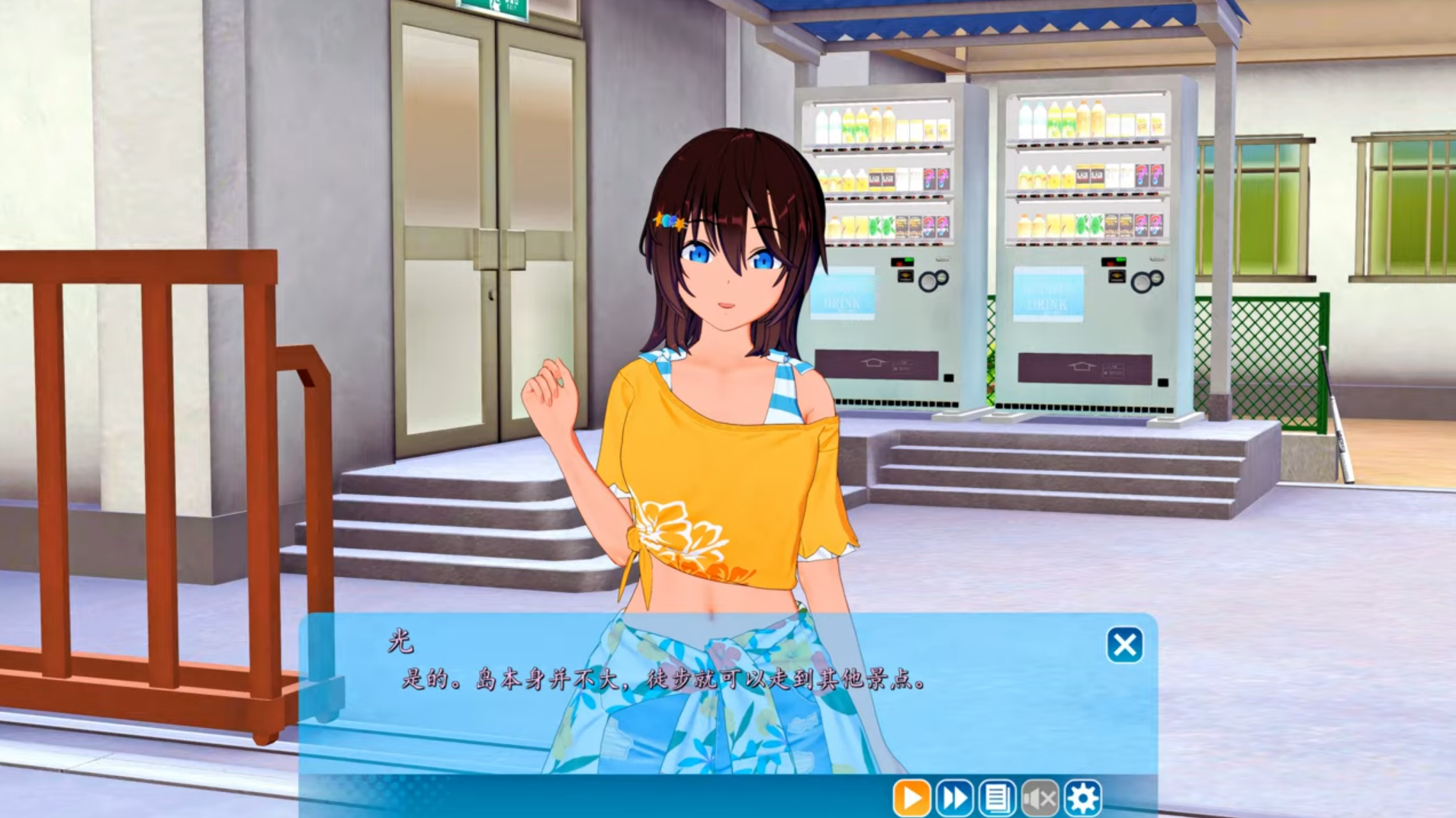
Task: Fast-forward dialogue with the skip button
Action: pos(954,798)
